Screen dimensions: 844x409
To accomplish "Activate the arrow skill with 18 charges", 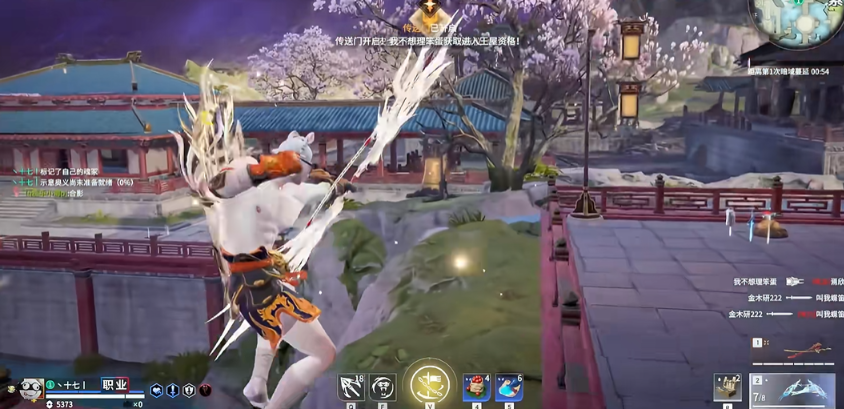I will click(351, 387).
